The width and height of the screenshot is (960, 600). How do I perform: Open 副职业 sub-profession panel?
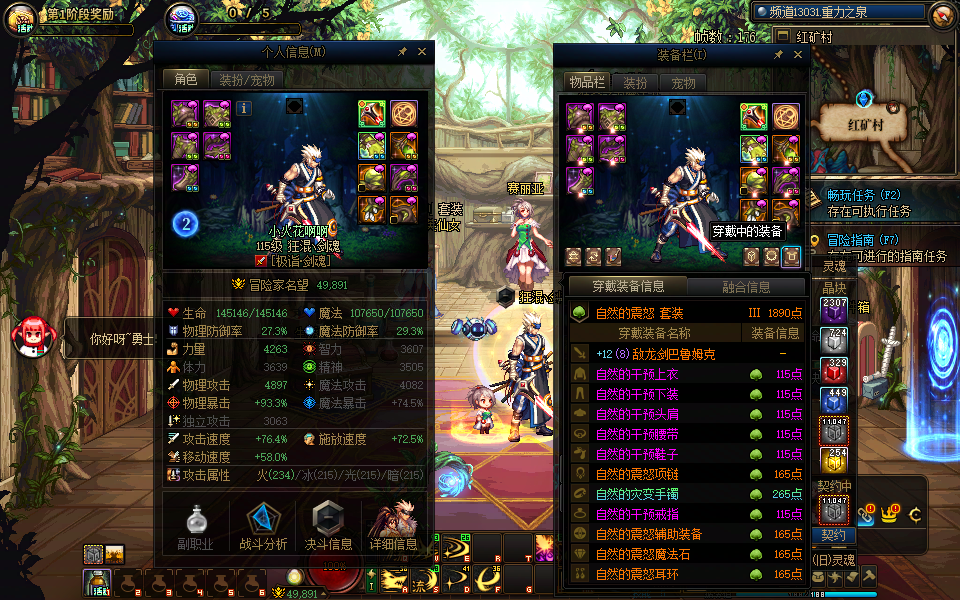coord(196,525)
